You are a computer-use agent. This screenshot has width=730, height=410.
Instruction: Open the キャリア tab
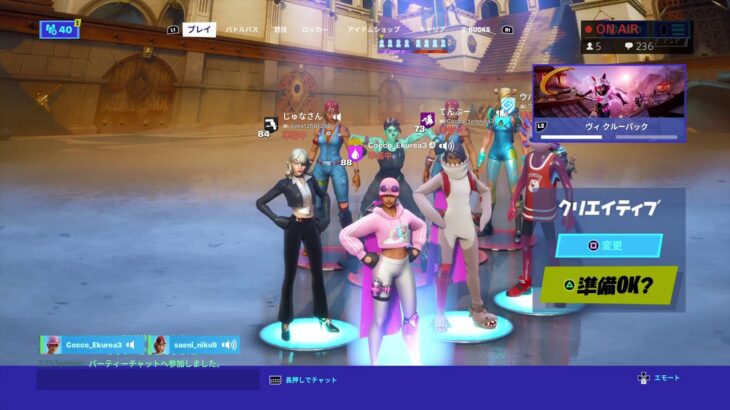pos(432,30)
